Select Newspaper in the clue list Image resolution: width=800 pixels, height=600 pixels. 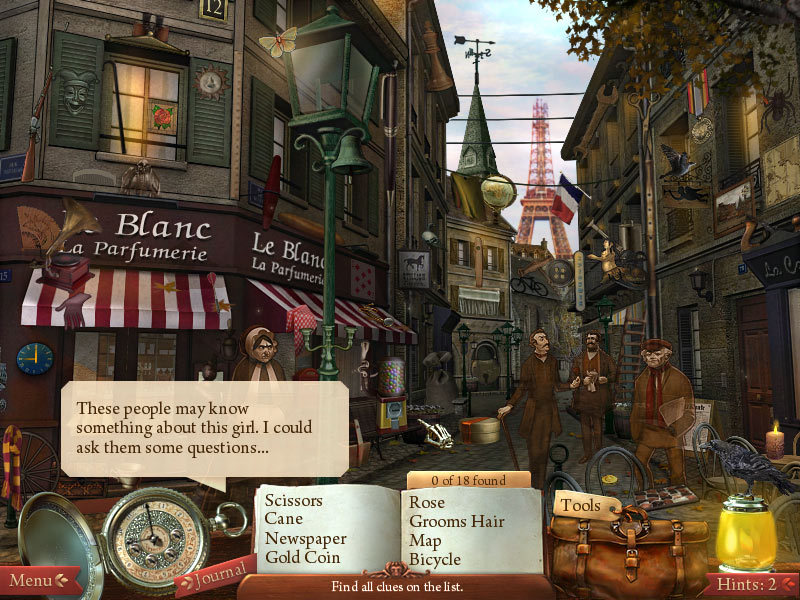pyautogui.click(x=304, y=538)
